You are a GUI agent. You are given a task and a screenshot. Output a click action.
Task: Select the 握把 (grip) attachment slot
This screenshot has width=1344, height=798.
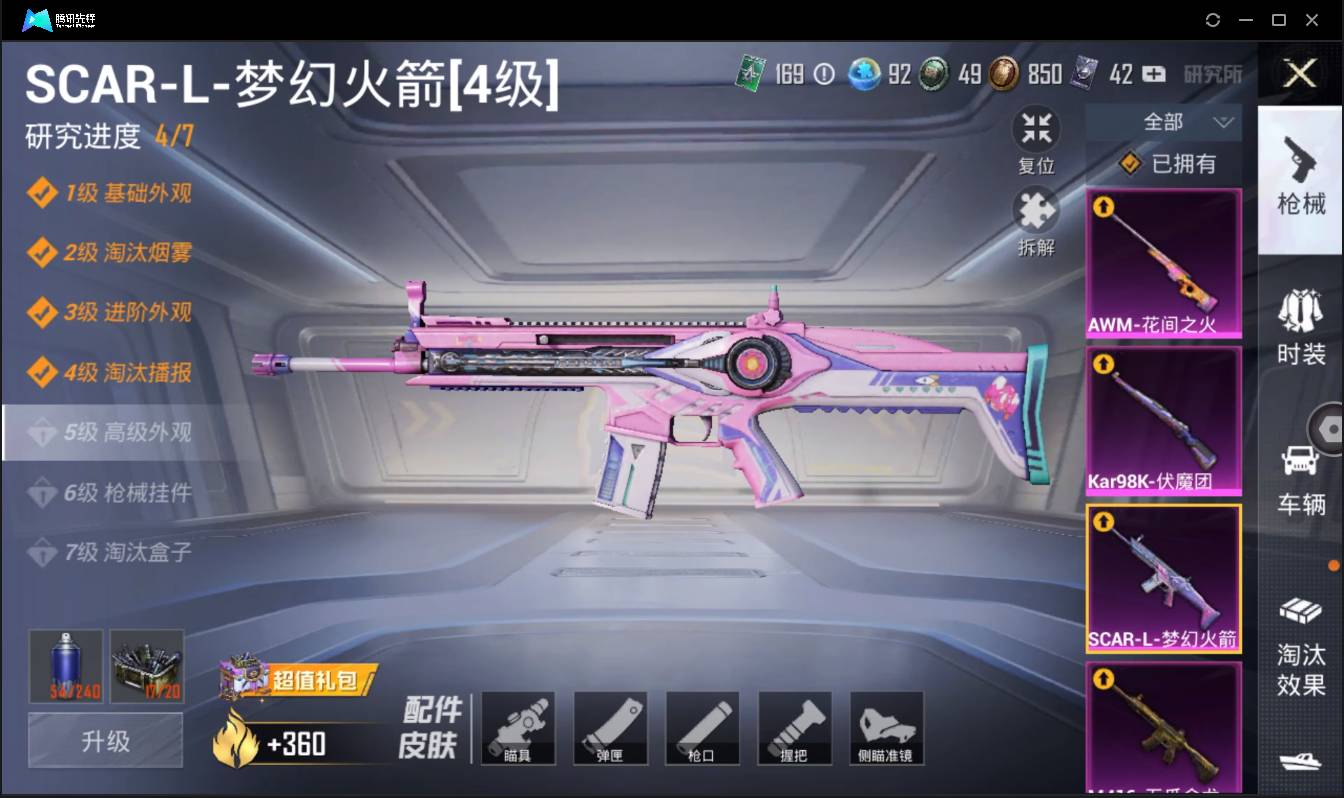tap(794, 728)
